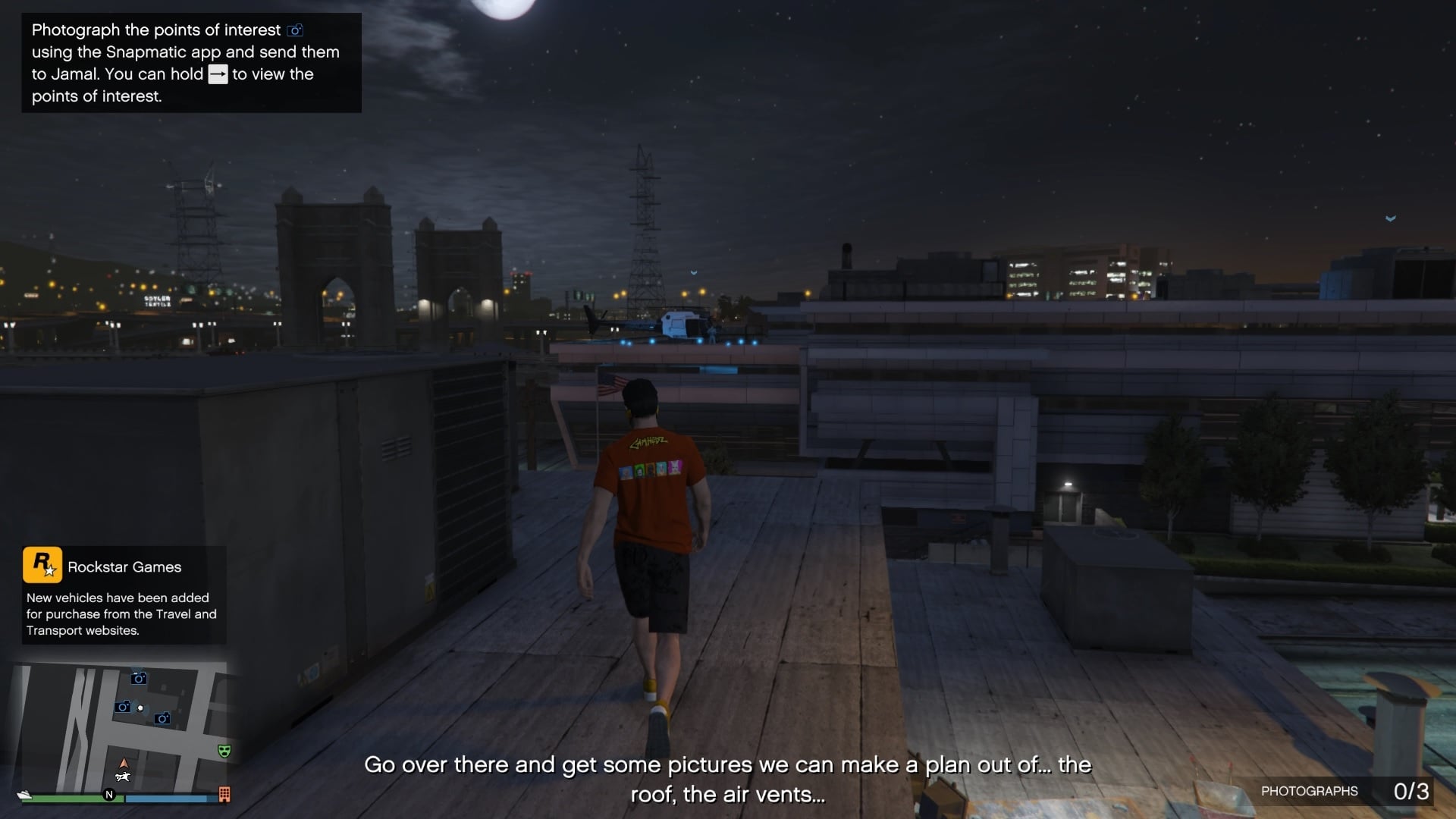Image resolution: width=1456 pixels, height=819 pixels.
Task: Click the Snapmatic camera icon in the objective text
Action: click(x=295, y=30)
